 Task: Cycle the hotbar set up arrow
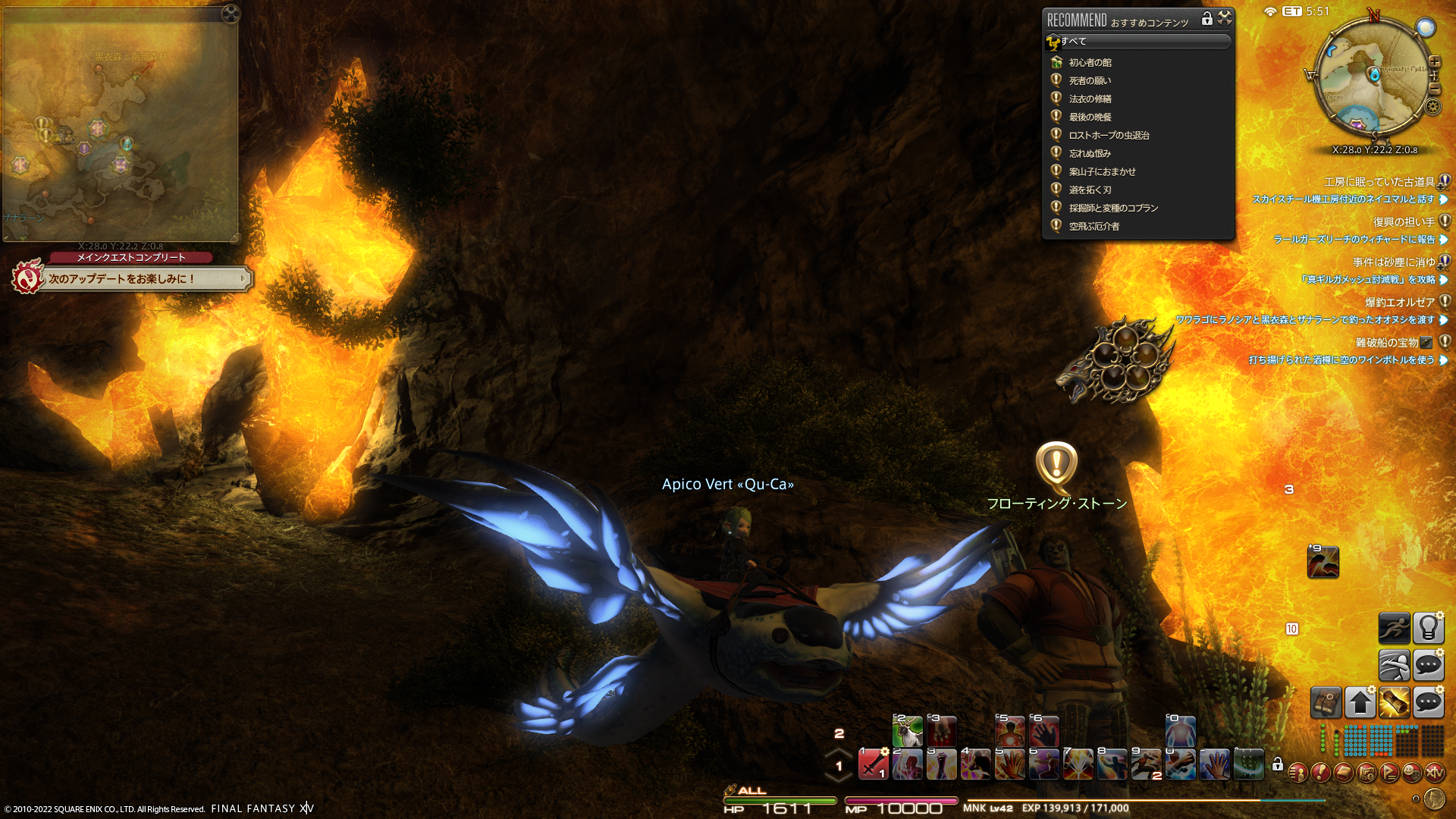(x=839, y=752)
